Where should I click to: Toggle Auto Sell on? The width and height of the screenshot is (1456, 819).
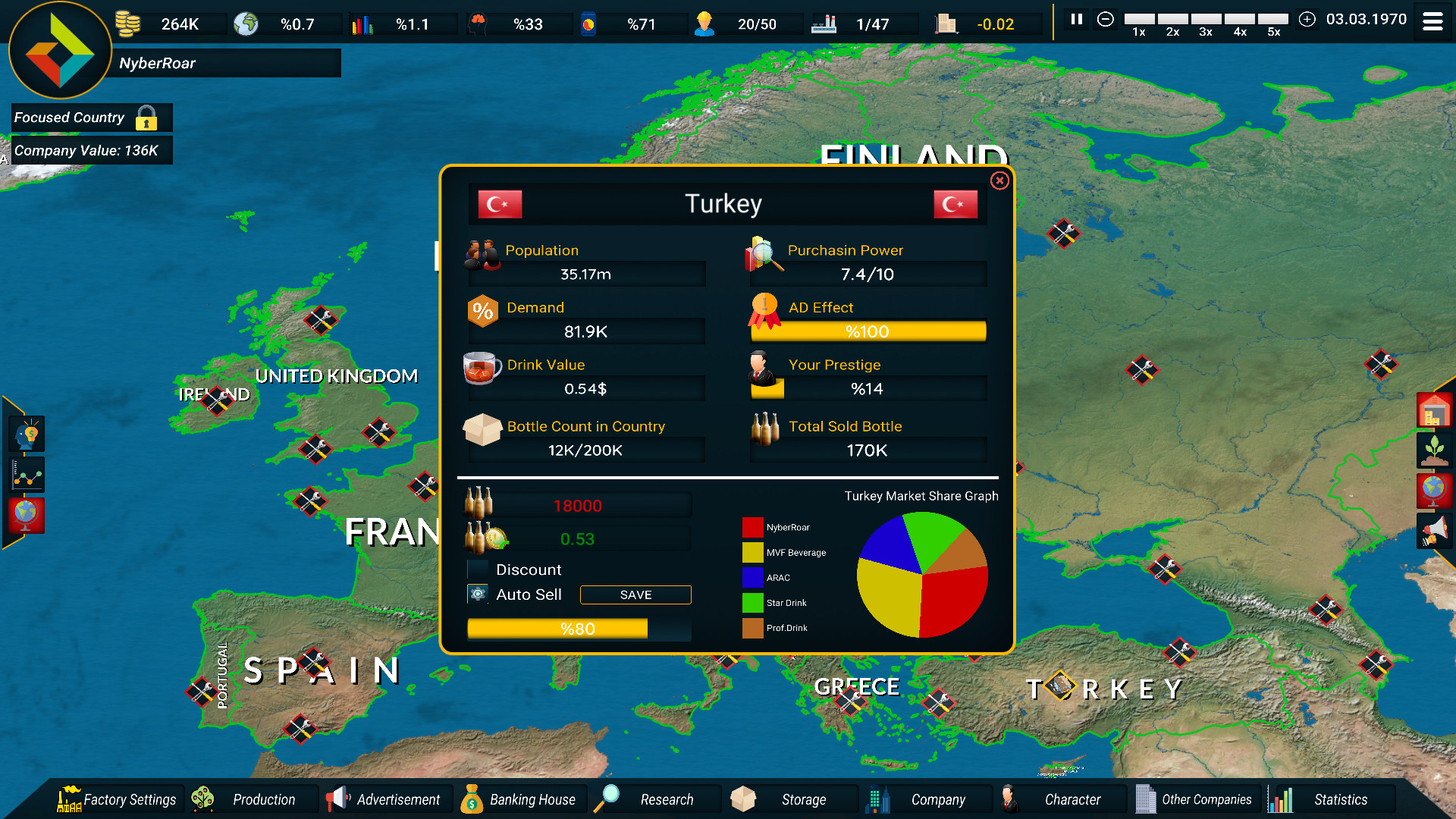point(478,595)
